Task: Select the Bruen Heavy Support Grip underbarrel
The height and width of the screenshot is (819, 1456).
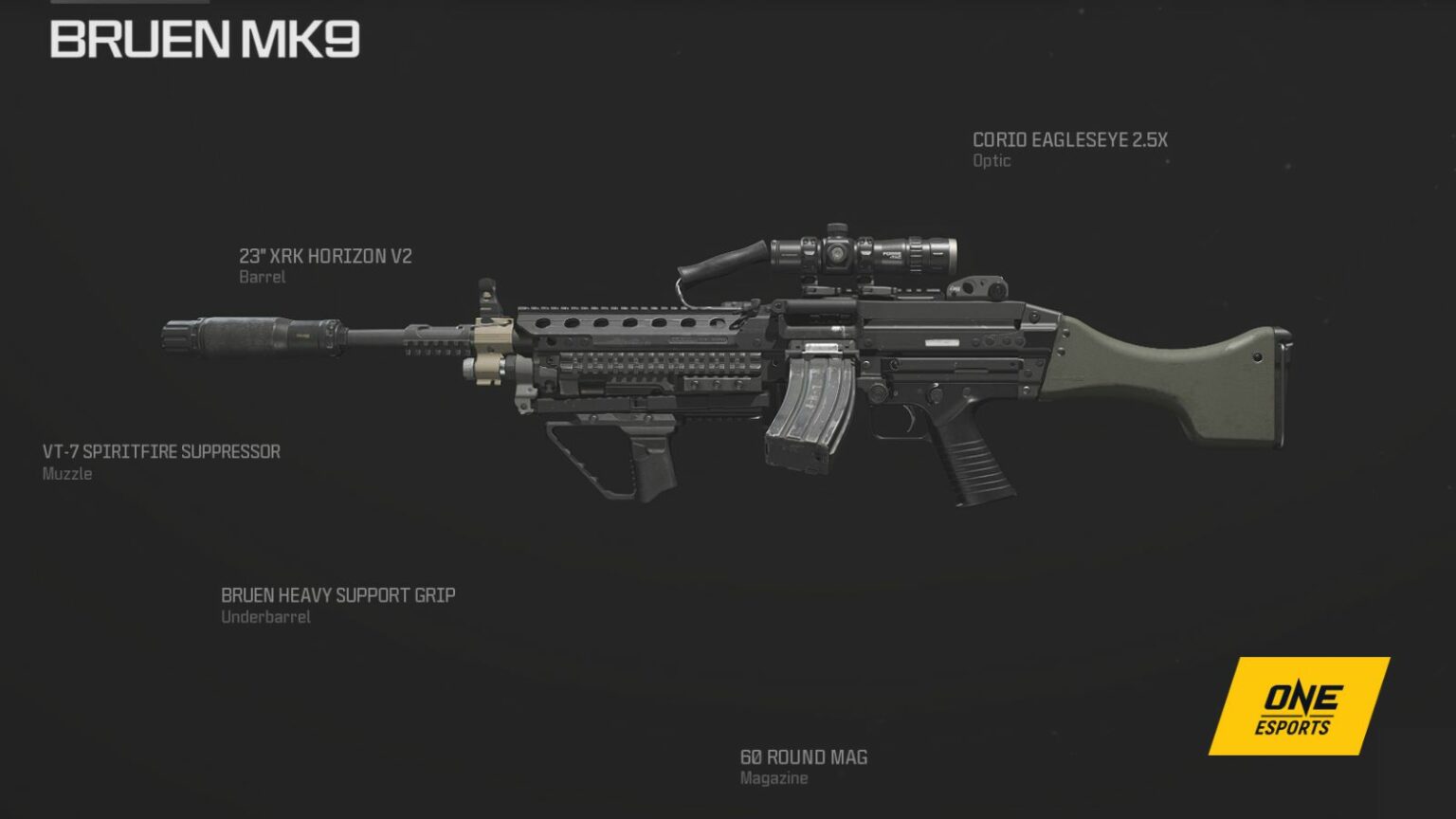Action: pyautogui.click(x=337, y=596)
